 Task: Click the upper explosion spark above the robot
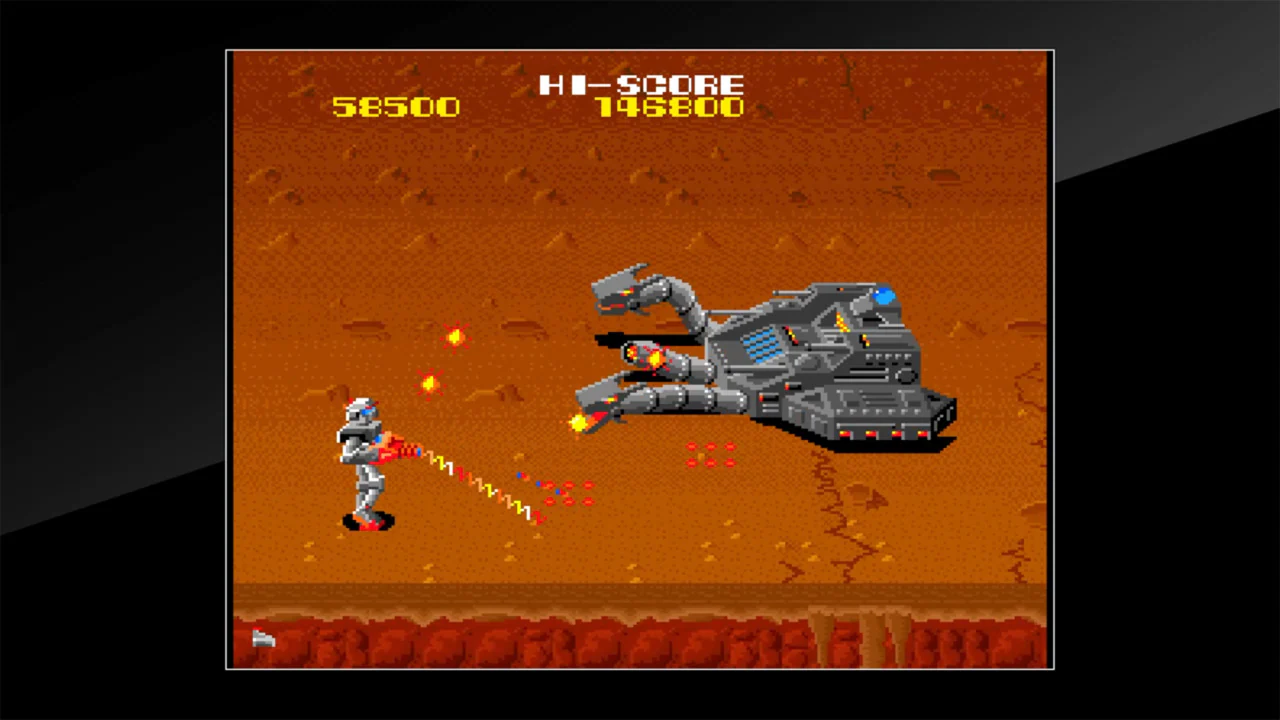point(453,336)
